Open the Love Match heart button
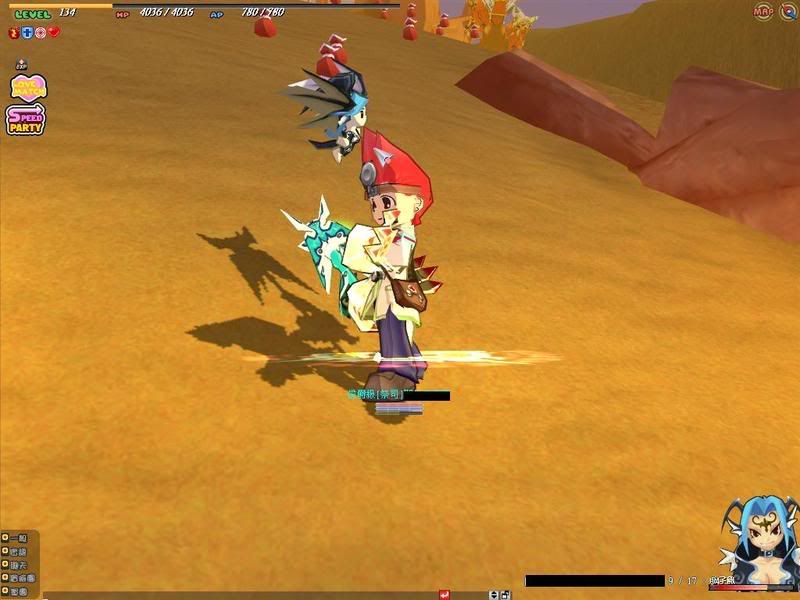Viewport: 800px width, 600px height. click(22, 88)
